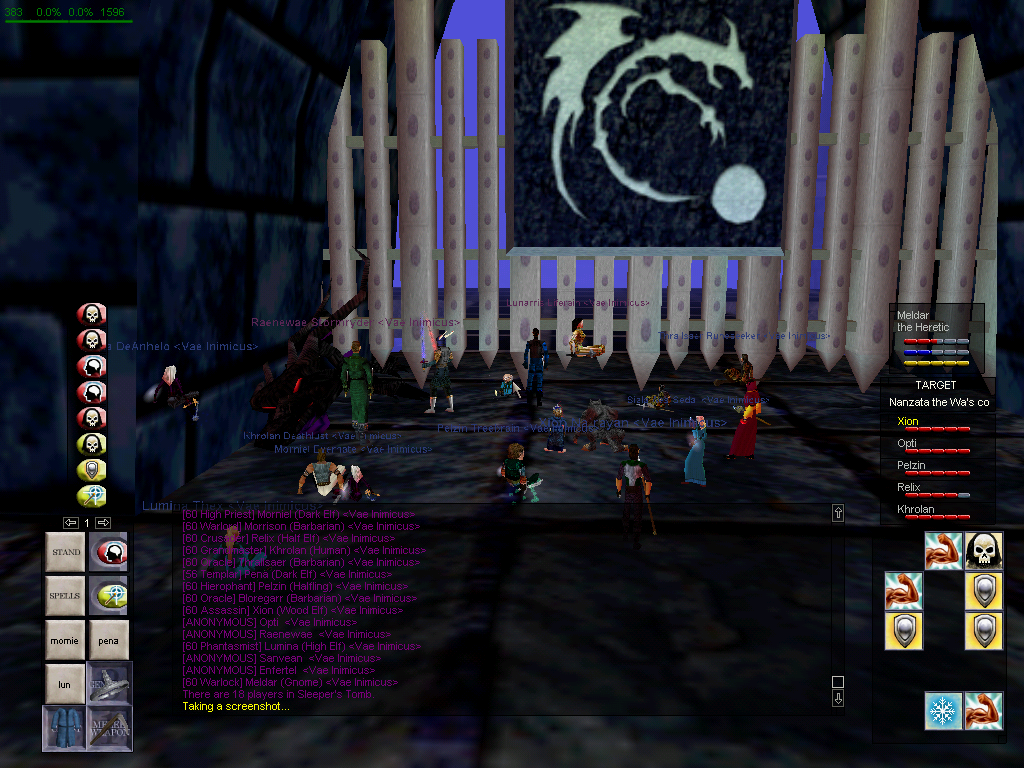Image resolution: width=1024 pixels, height=768 pixels.
Task: Activate the star icon button beside SPELLS
Action: click(x=109, y=596)
